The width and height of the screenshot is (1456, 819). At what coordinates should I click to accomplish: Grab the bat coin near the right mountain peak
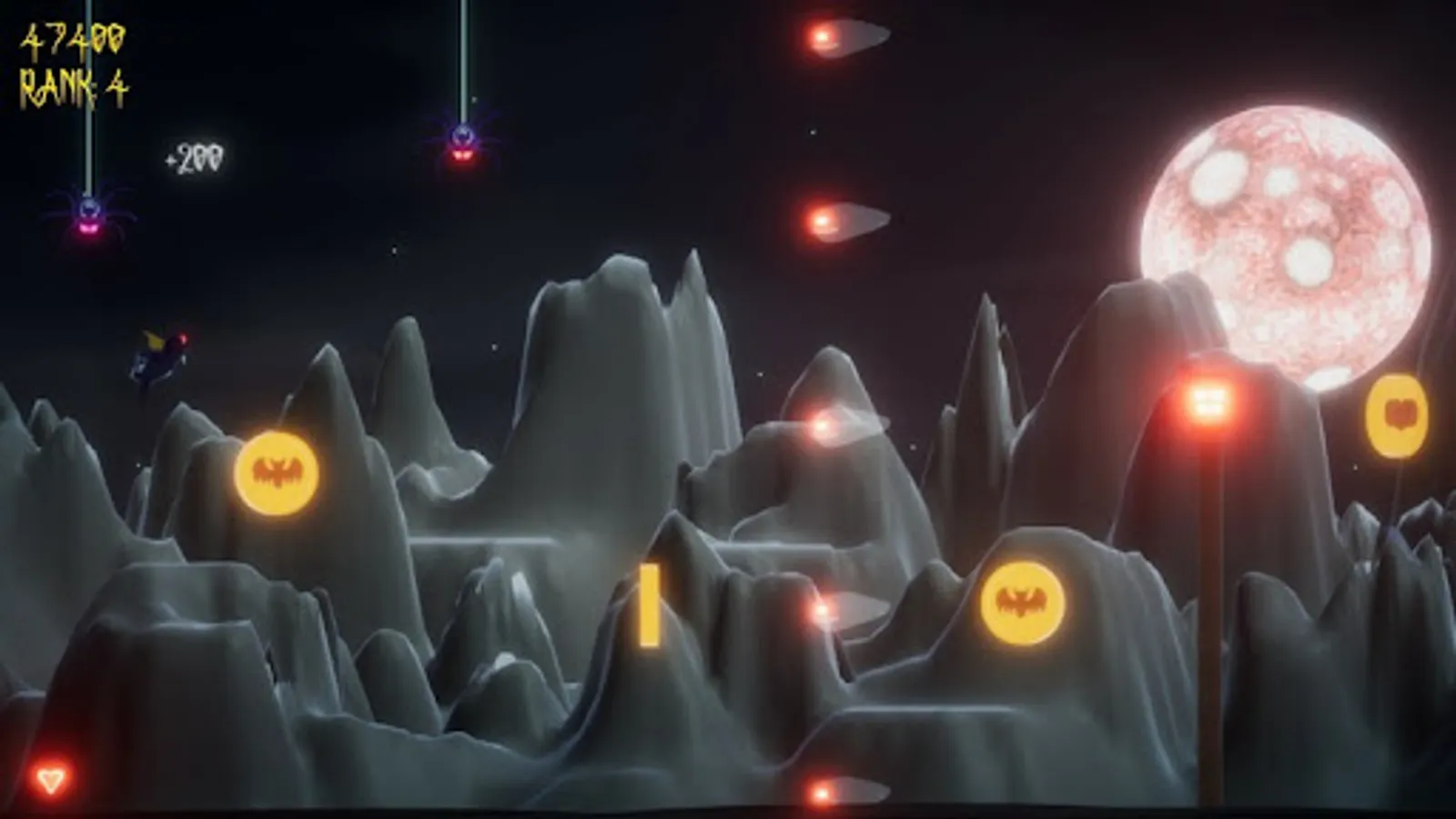(x=1022, y=601)
